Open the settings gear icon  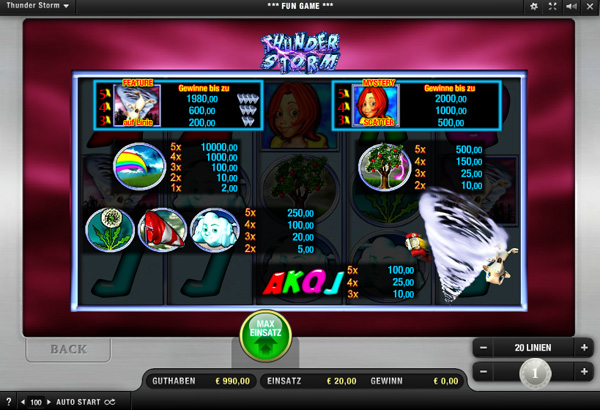(534, 6)
